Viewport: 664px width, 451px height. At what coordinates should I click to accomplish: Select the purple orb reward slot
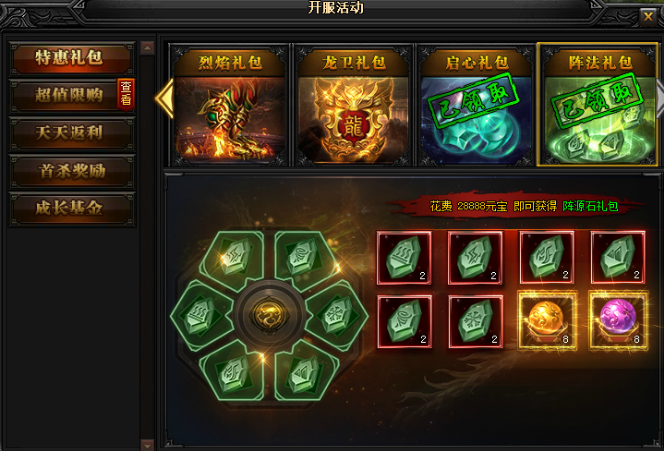point(617,322)
